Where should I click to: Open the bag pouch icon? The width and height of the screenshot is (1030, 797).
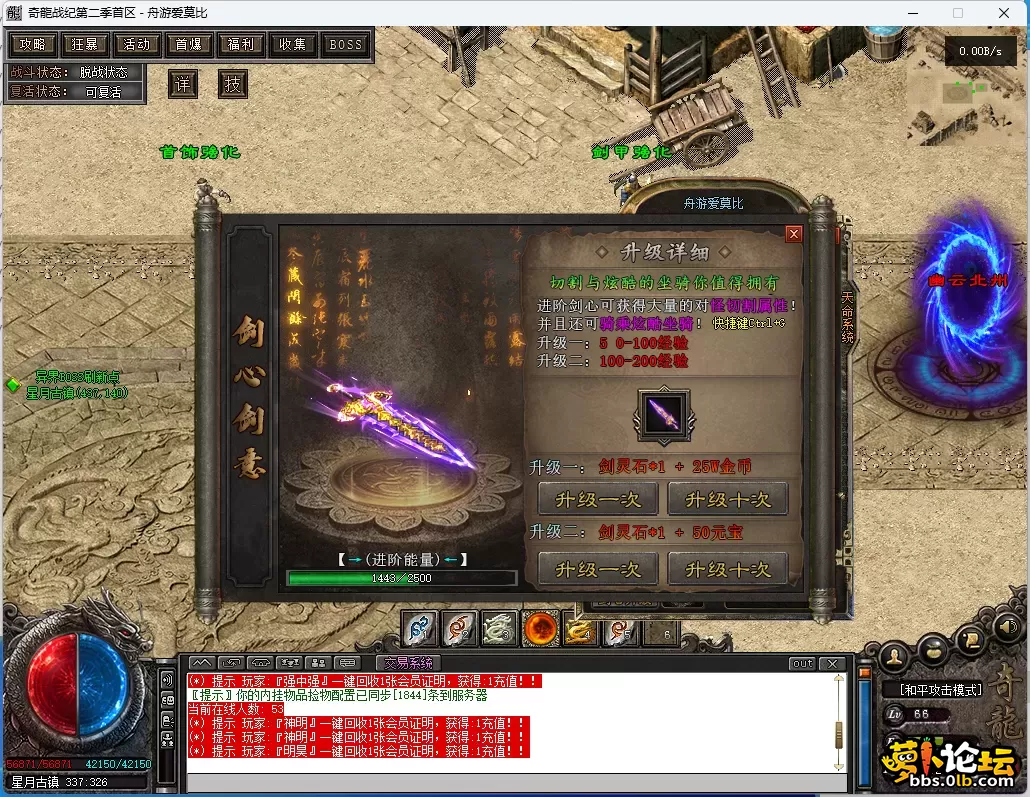click(x=933, y=649)
